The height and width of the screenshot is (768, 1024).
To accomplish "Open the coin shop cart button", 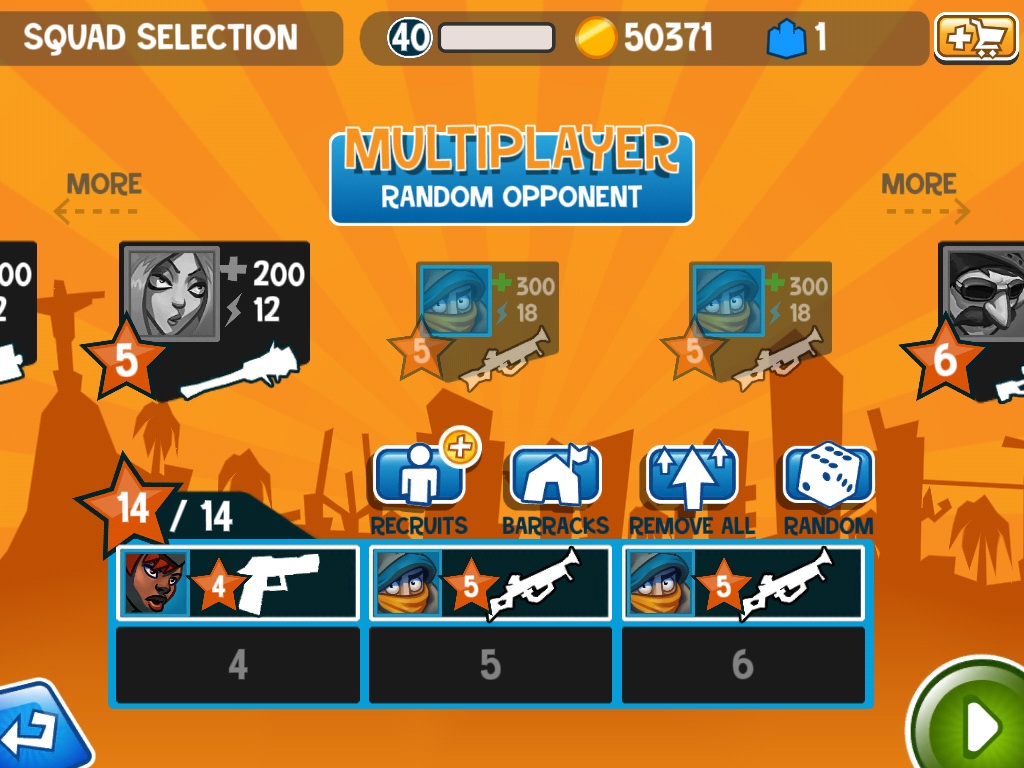I will click(x=971, y=39).
